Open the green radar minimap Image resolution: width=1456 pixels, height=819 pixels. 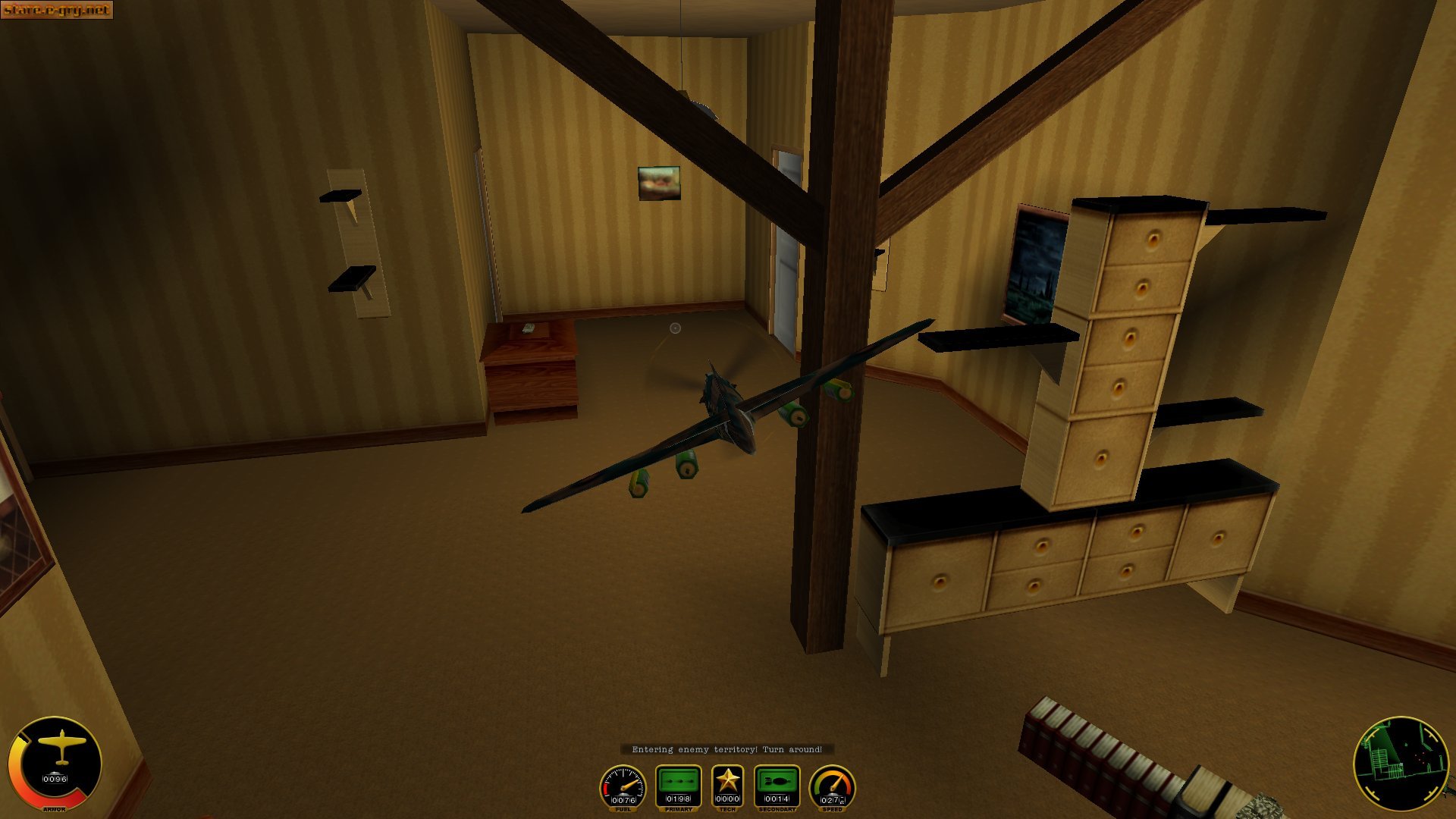1400,763
